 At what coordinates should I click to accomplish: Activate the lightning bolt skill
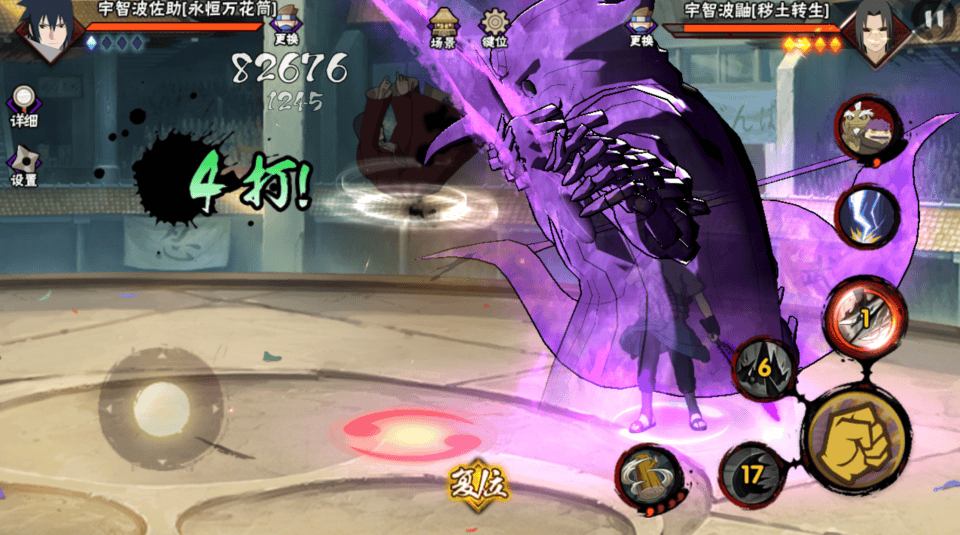[867, 217]
